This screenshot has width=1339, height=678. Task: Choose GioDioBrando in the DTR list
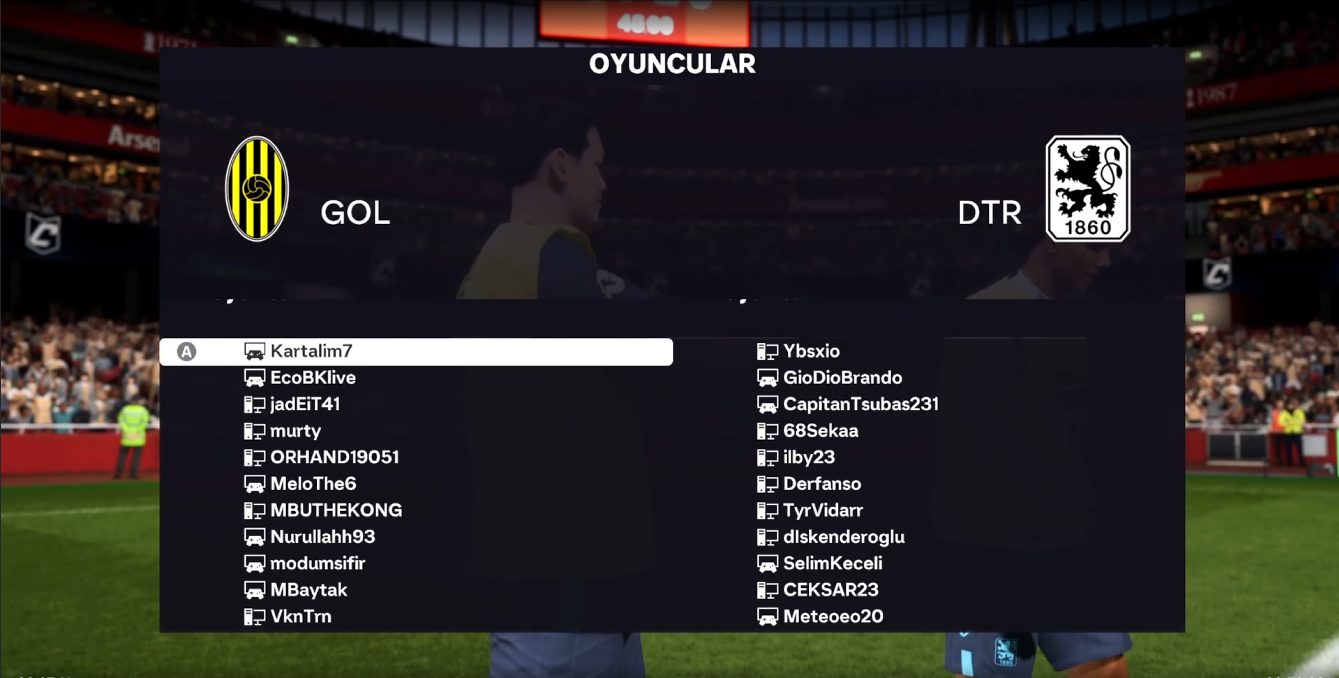pos(842,378)
